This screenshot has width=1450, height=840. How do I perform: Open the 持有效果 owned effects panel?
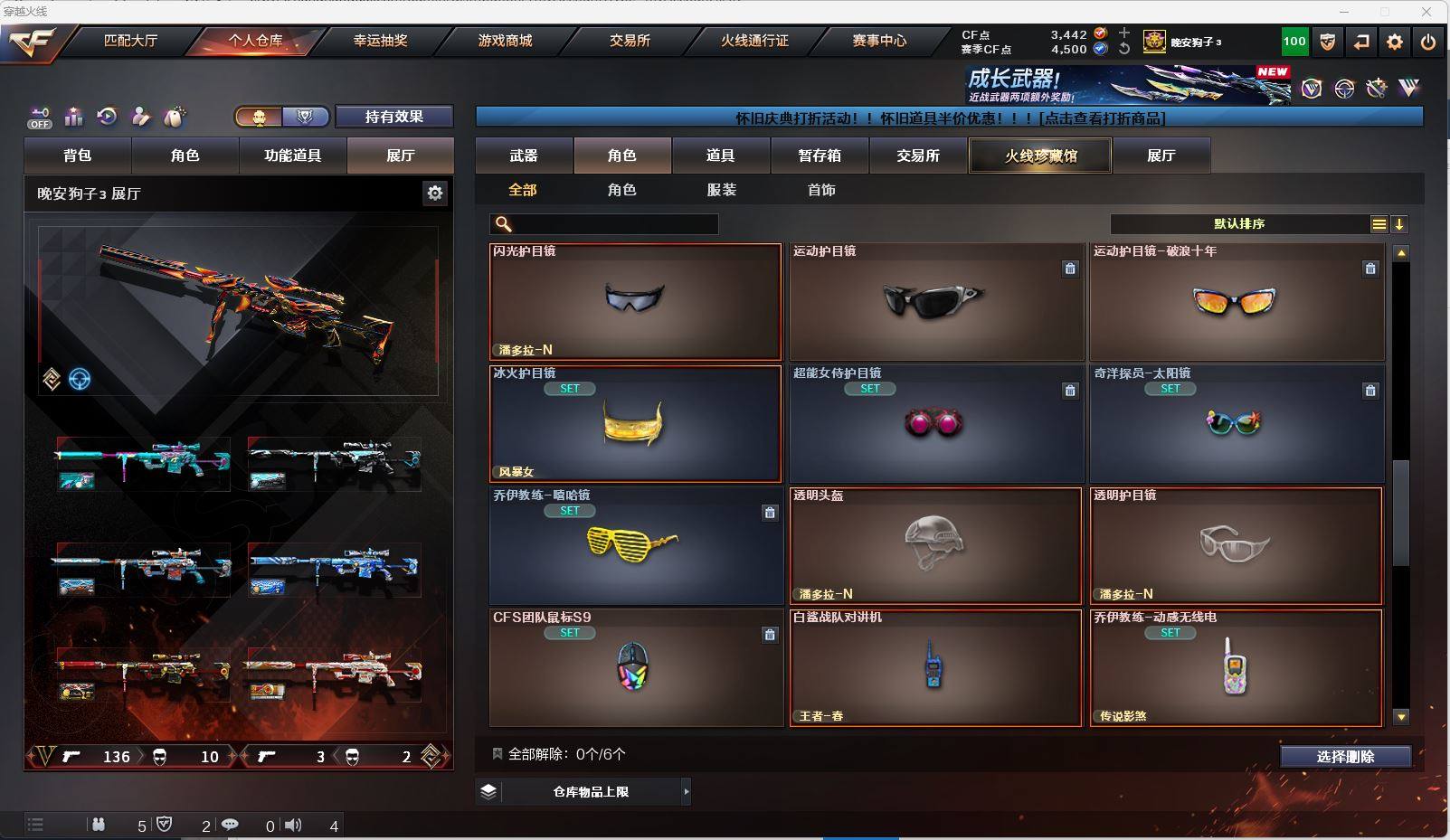coord(393,117)
